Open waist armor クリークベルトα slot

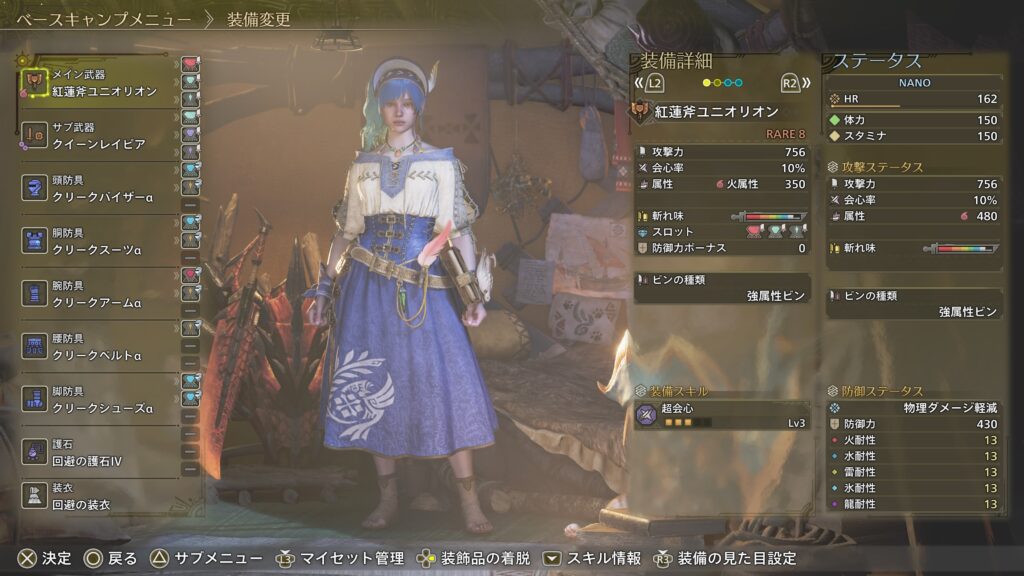tap(98, 347)
